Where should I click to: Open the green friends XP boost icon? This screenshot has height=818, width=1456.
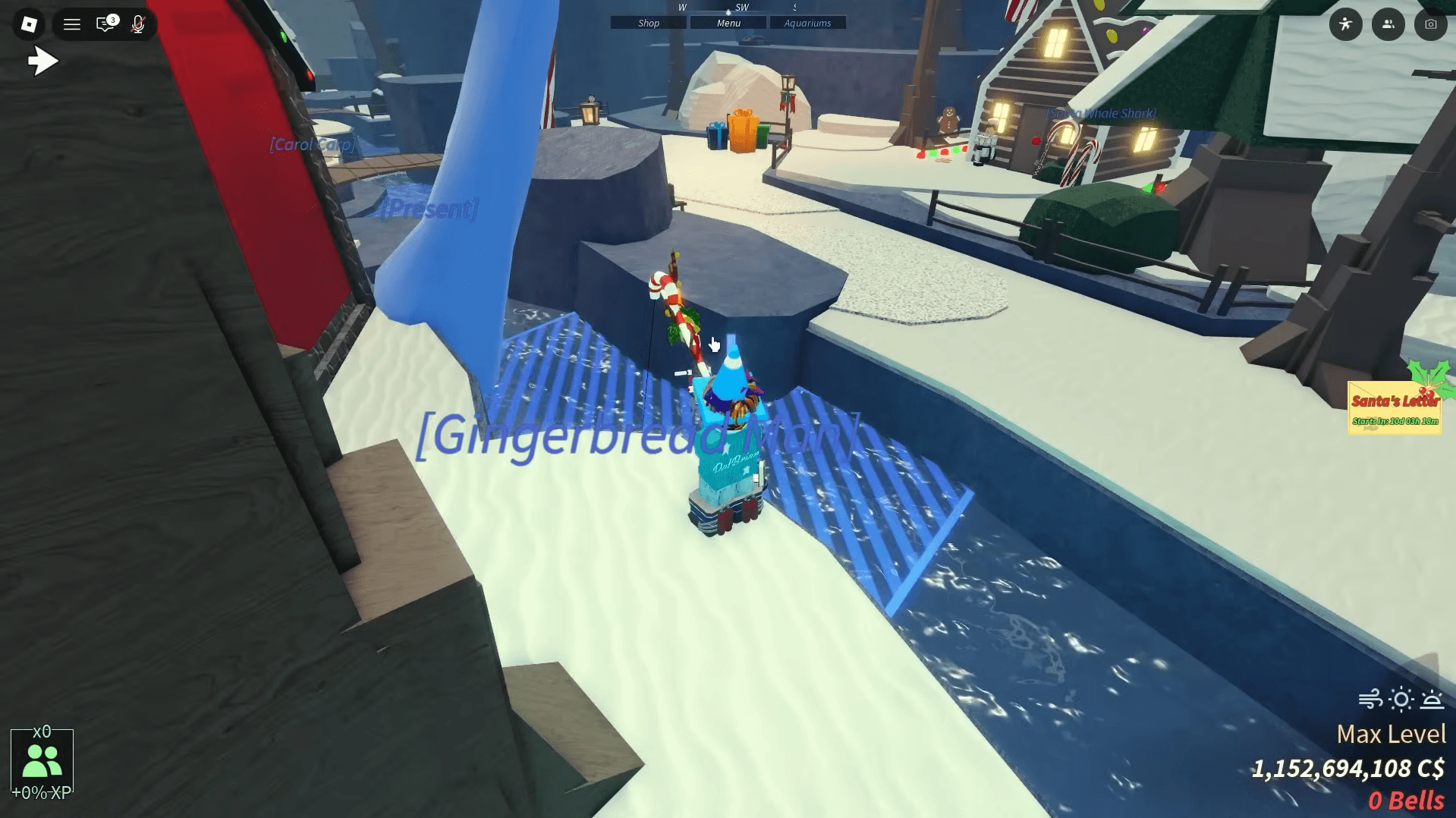(x=42, y=763)
